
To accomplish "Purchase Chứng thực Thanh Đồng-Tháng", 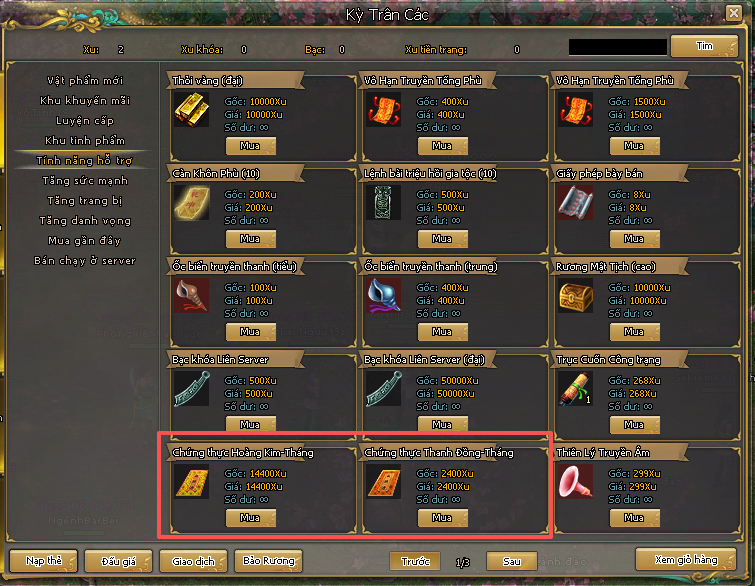I will [442, 518].
